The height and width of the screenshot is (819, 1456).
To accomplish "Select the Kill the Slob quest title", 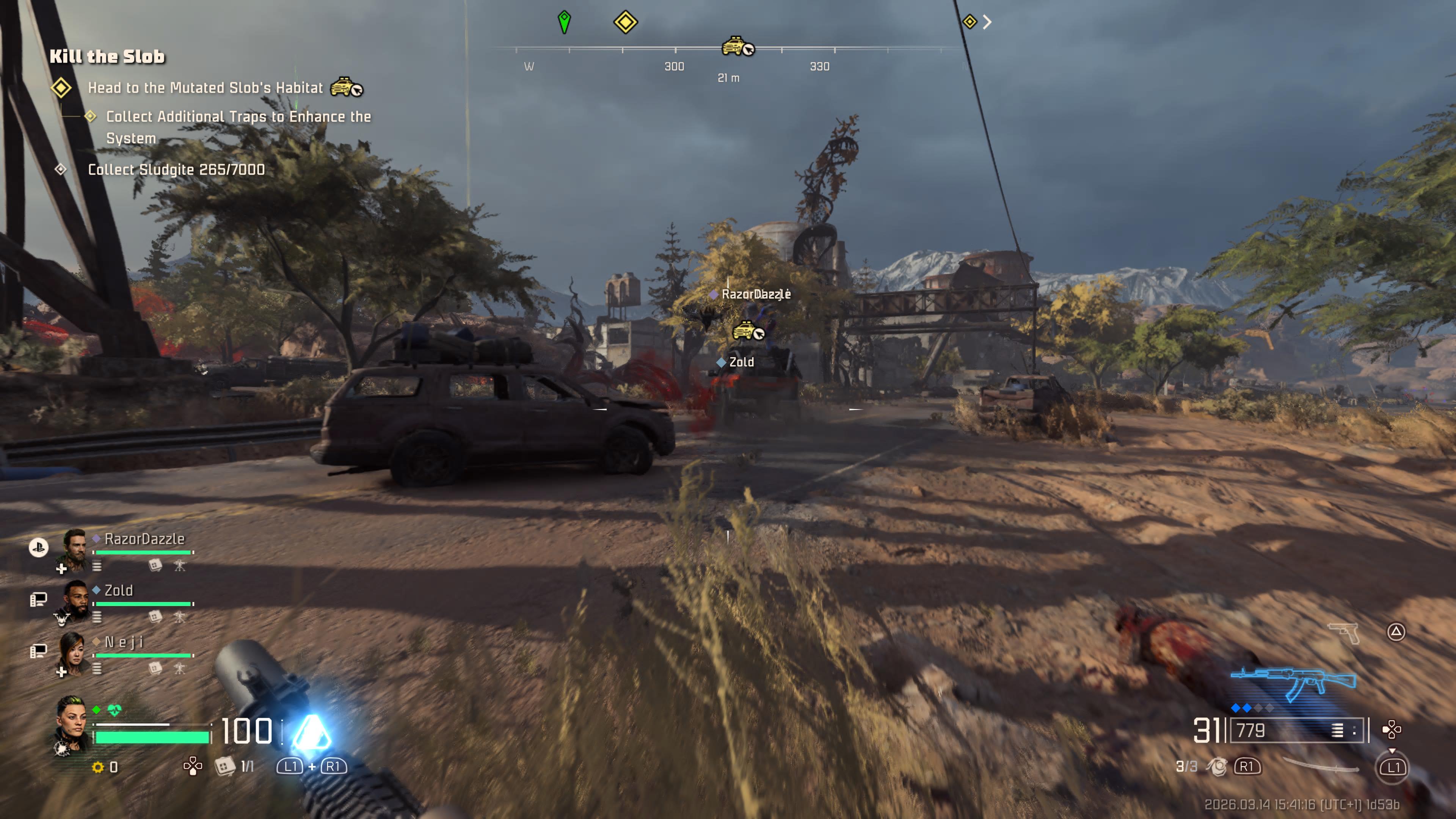I will click(107, 56).
